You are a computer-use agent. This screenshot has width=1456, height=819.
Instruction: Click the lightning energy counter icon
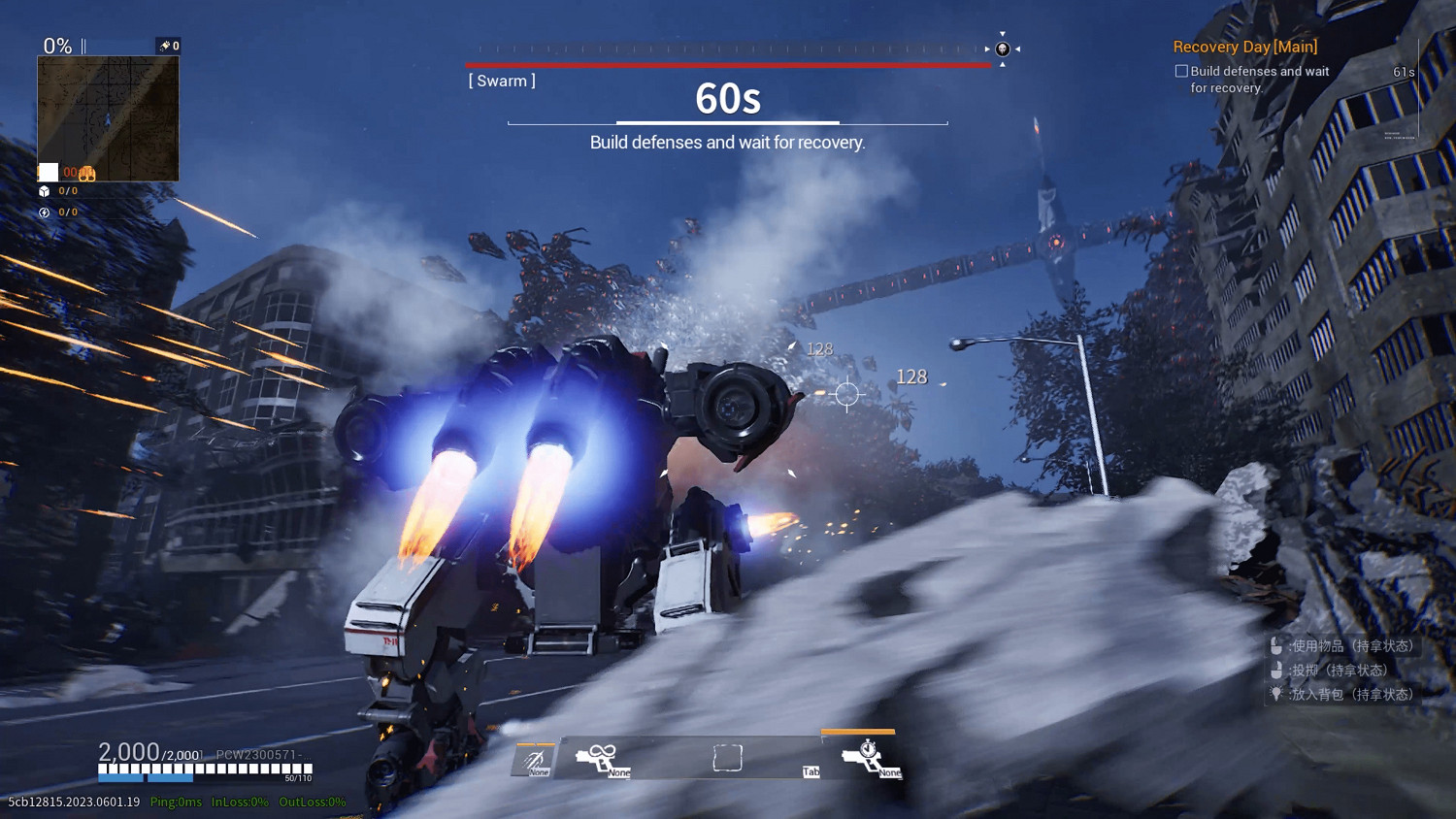pyautogui.click(x=44, y=212)
